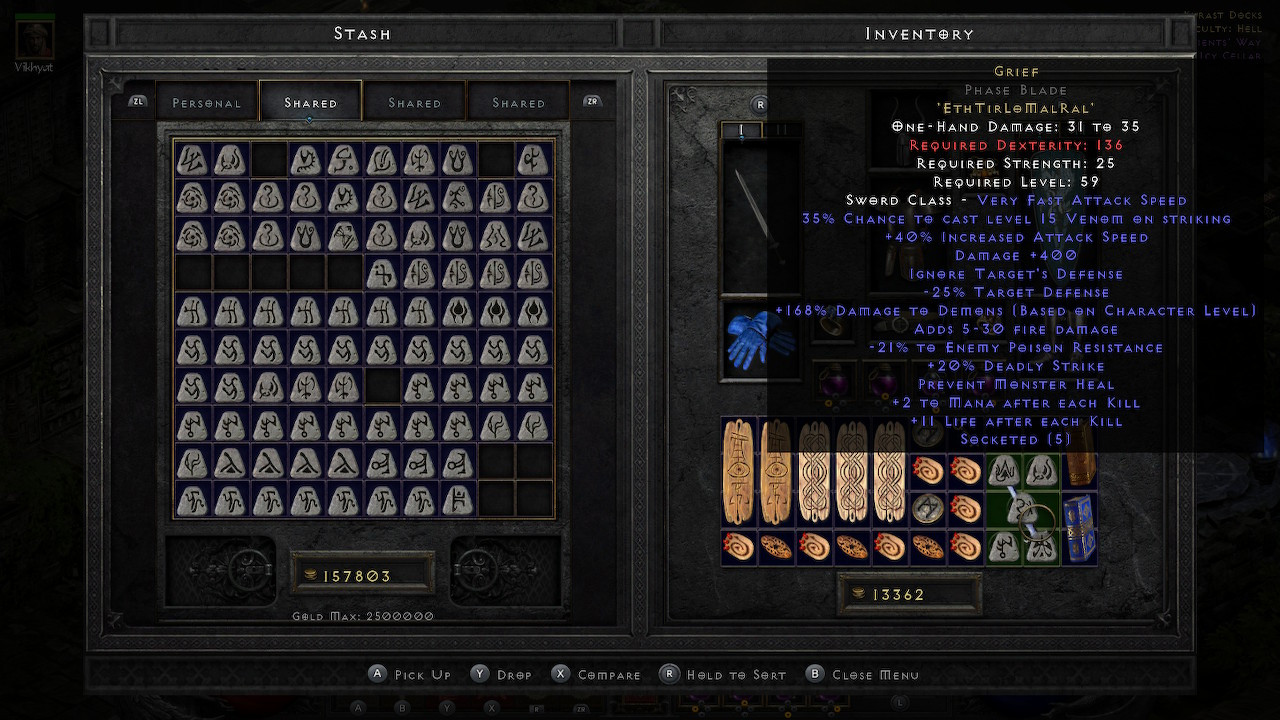Select the highlighted Shared stash tab
The image size is (1280, 720).
point(310,103)
